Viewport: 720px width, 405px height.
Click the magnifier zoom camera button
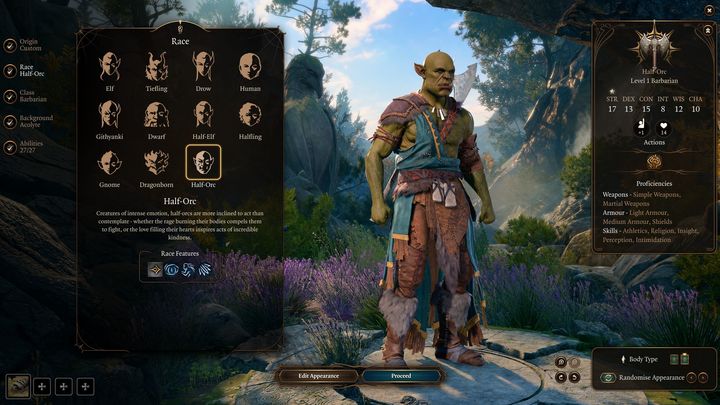pos(561,361)
